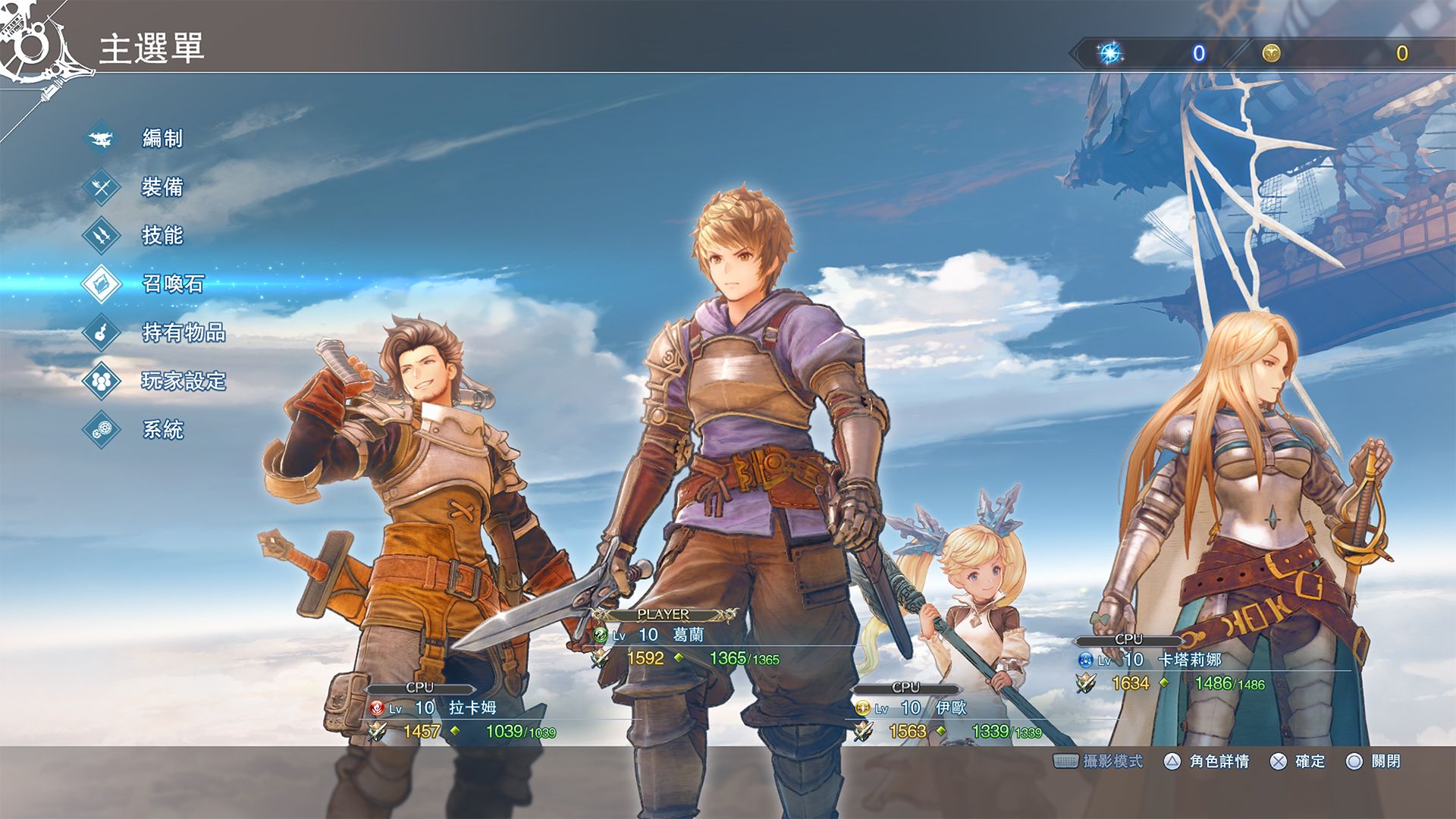Viewport: 1456px width, 819px height.
Task: Open the 技能 skills menu
Action: pyautogui.click(x=162, y=236)
